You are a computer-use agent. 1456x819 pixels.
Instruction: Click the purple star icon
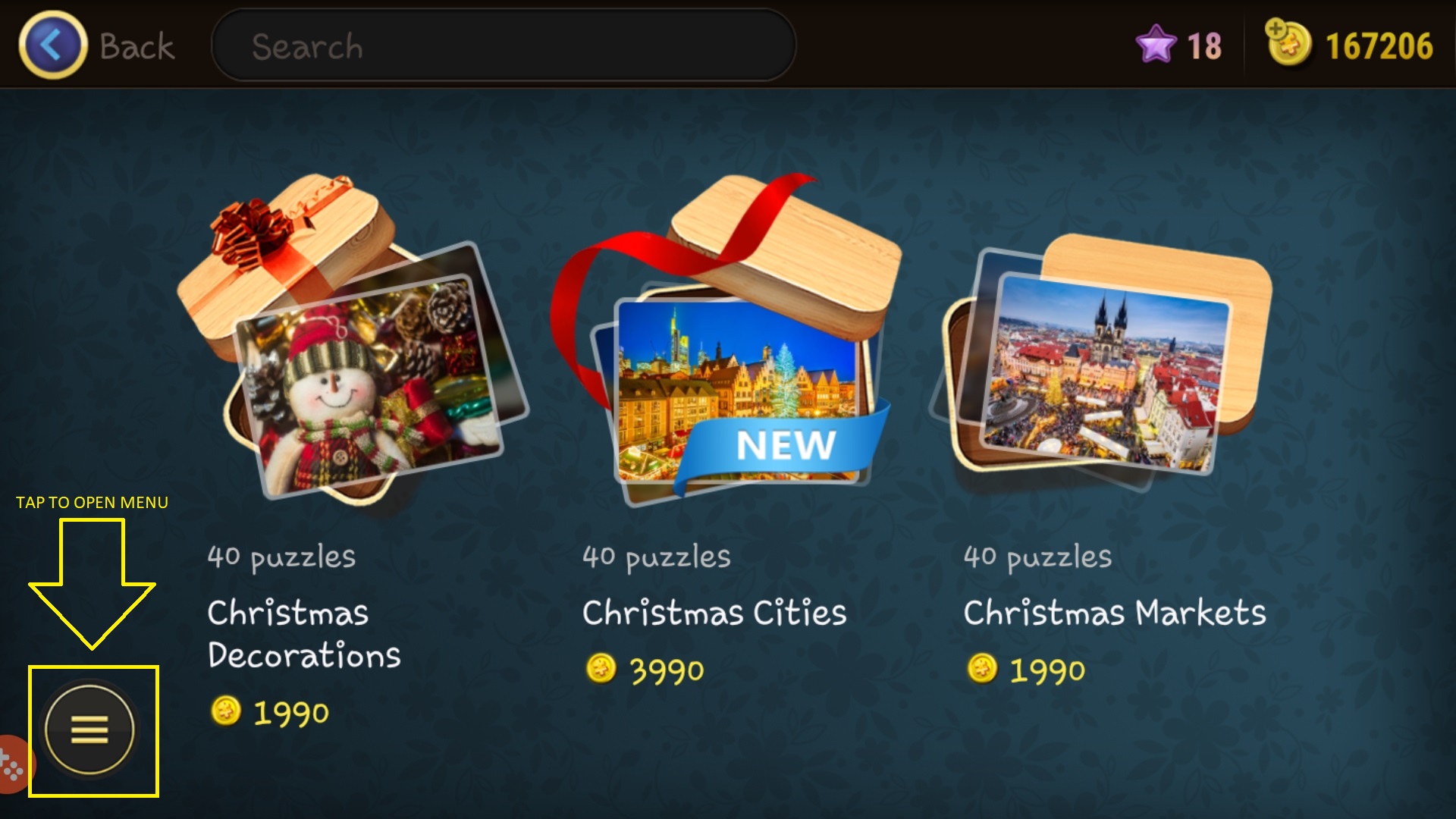[1155, 44]
